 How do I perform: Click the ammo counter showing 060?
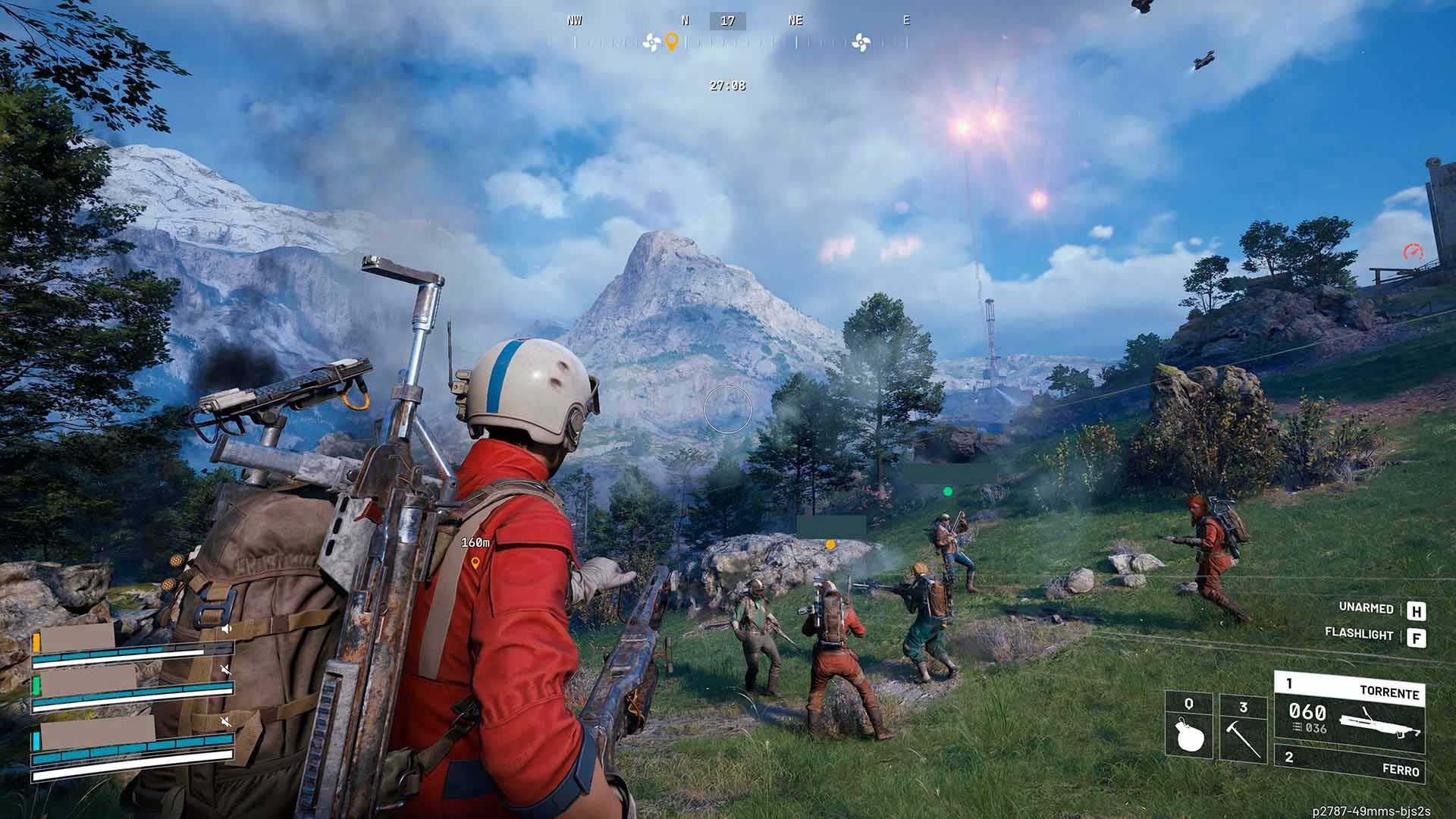(1307, 711)
